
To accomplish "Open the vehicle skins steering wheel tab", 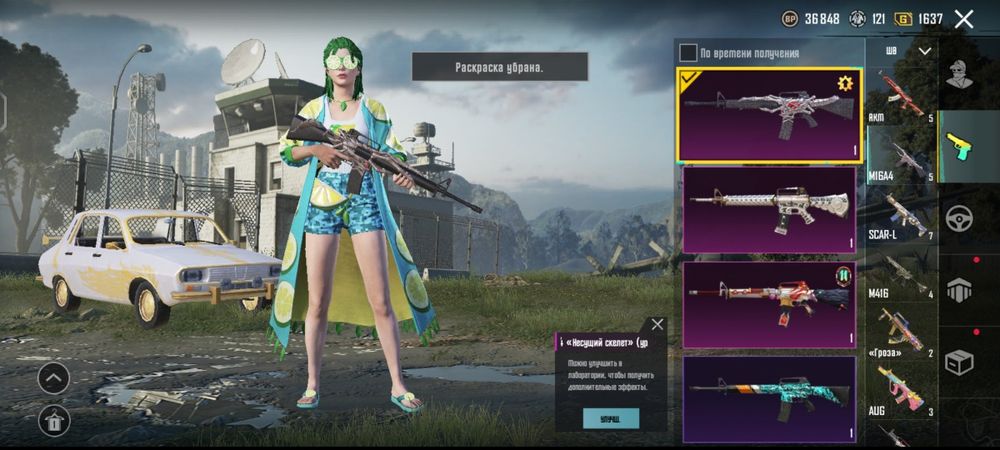I will [x=960, y=218].
